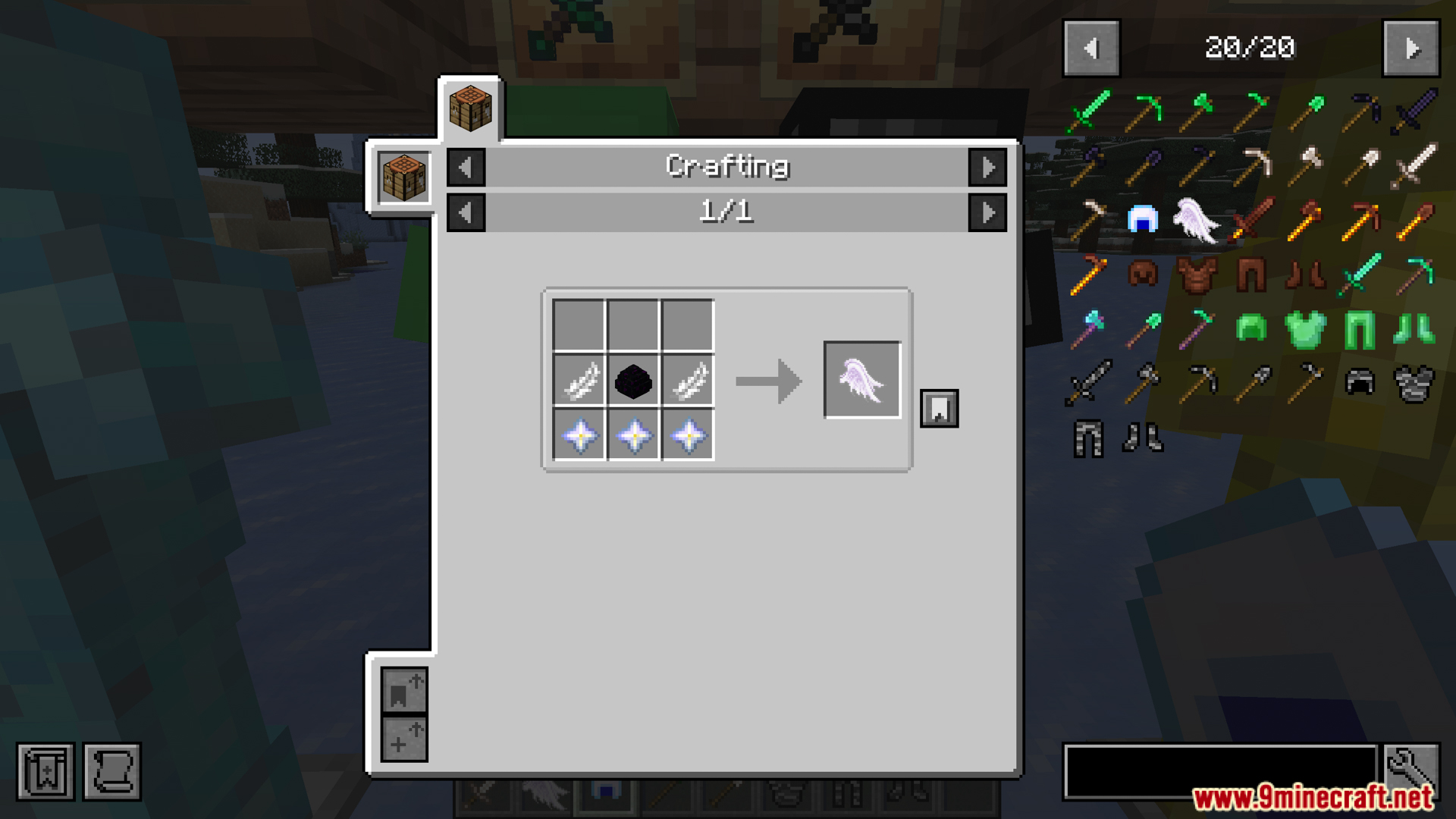Click the angel wings output slot
This screenshot has width=1456, height=819.
pyautogui.click(x=862, y=380)
